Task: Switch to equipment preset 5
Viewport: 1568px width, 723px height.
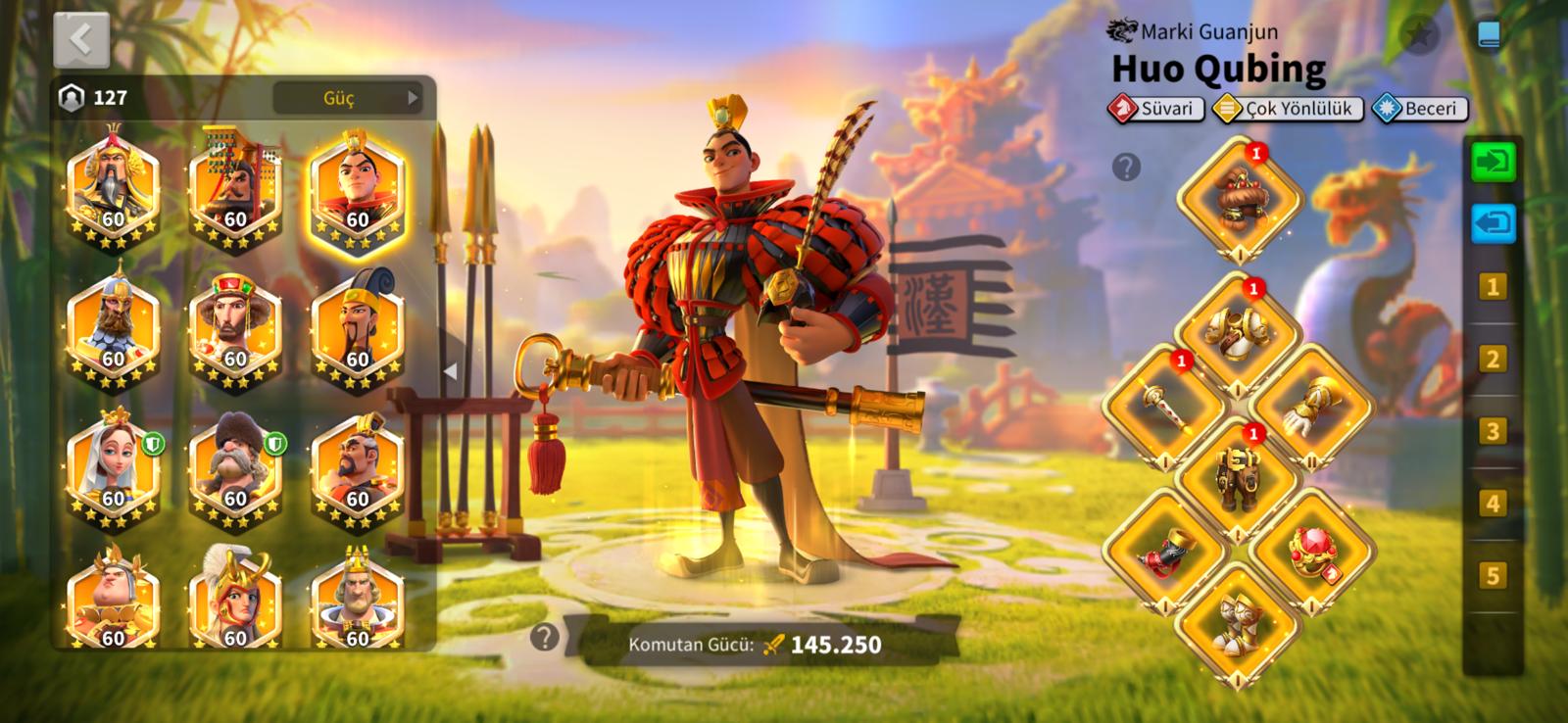Action: tap(1493, 575)
